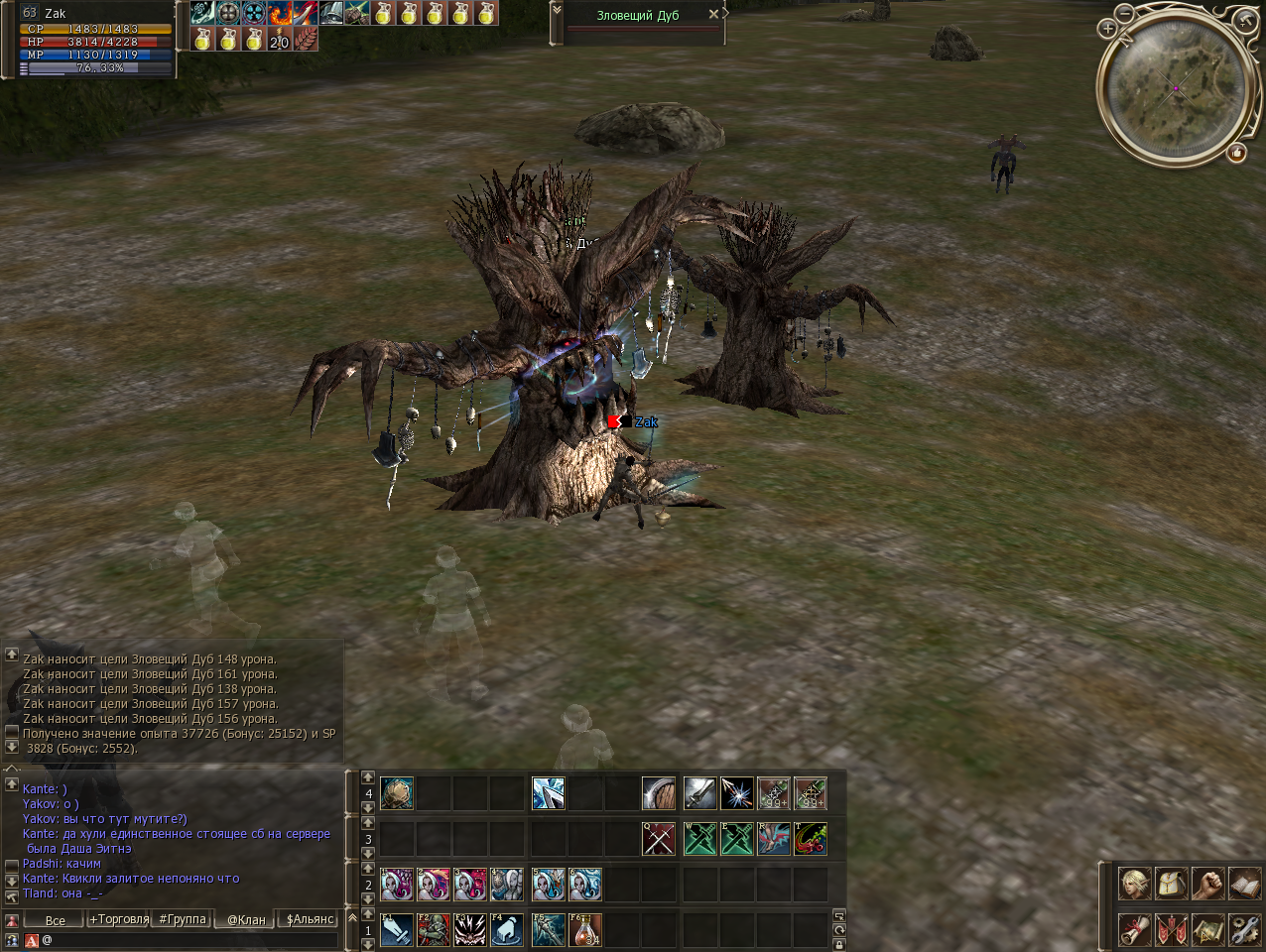The width and height of the screenshot is (1266, 952).
Task: Show the Все chat tab
Action: click(55, 919)
